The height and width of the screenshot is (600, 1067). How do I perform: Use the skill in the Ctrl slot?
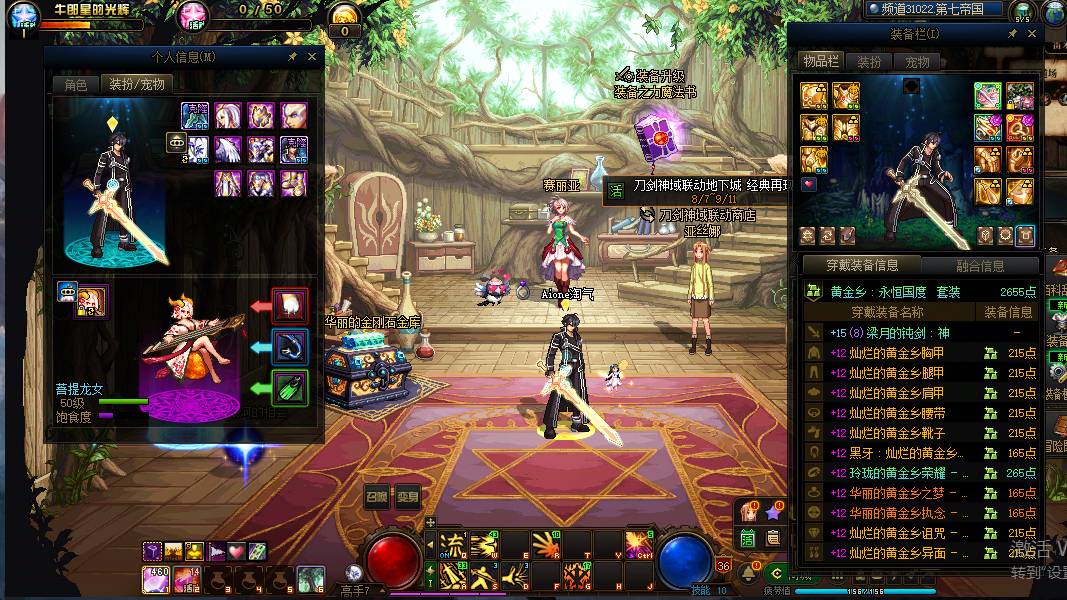(x=639, y=545)
